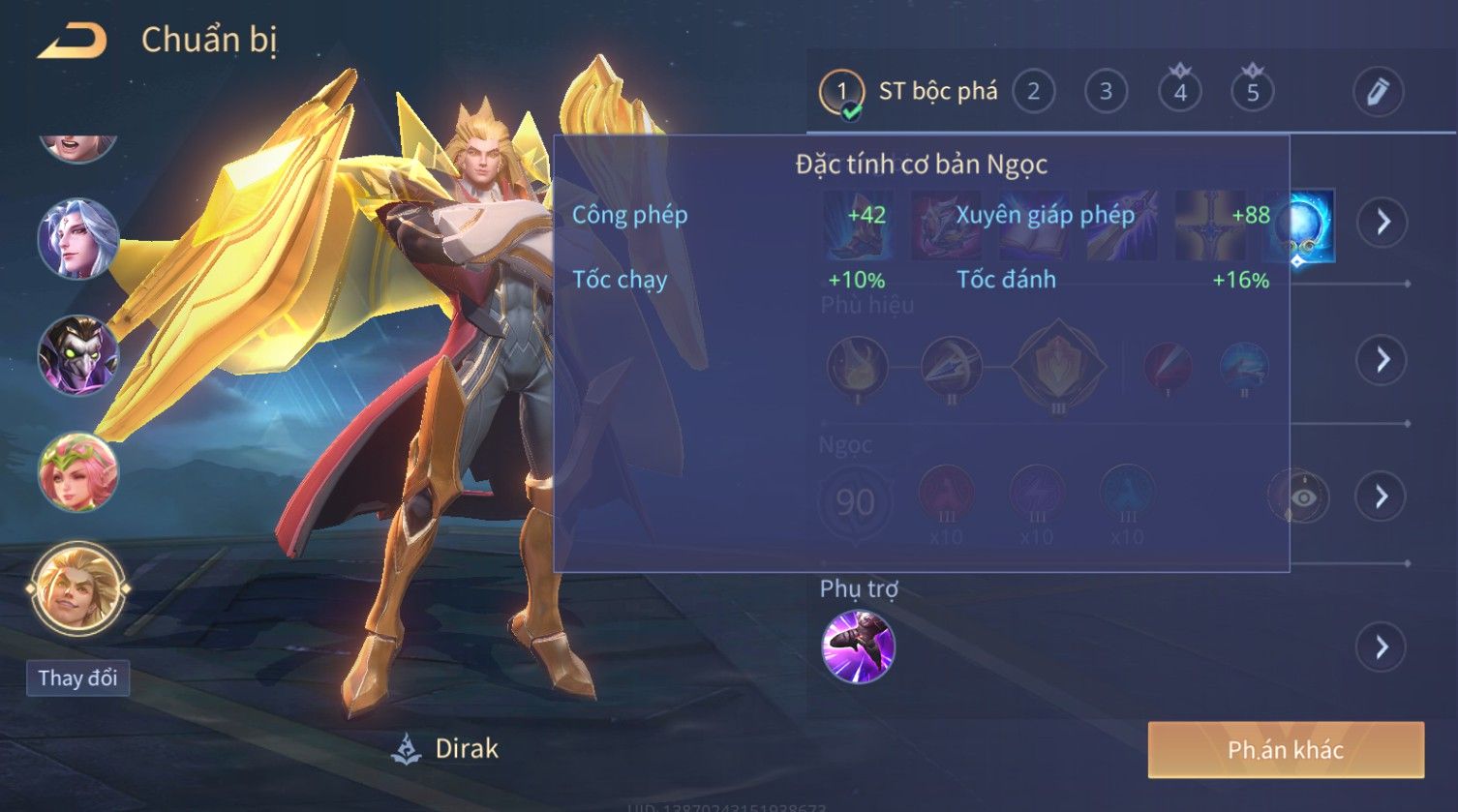Select the purple Phụ trợ spell icon

[858, 647]
